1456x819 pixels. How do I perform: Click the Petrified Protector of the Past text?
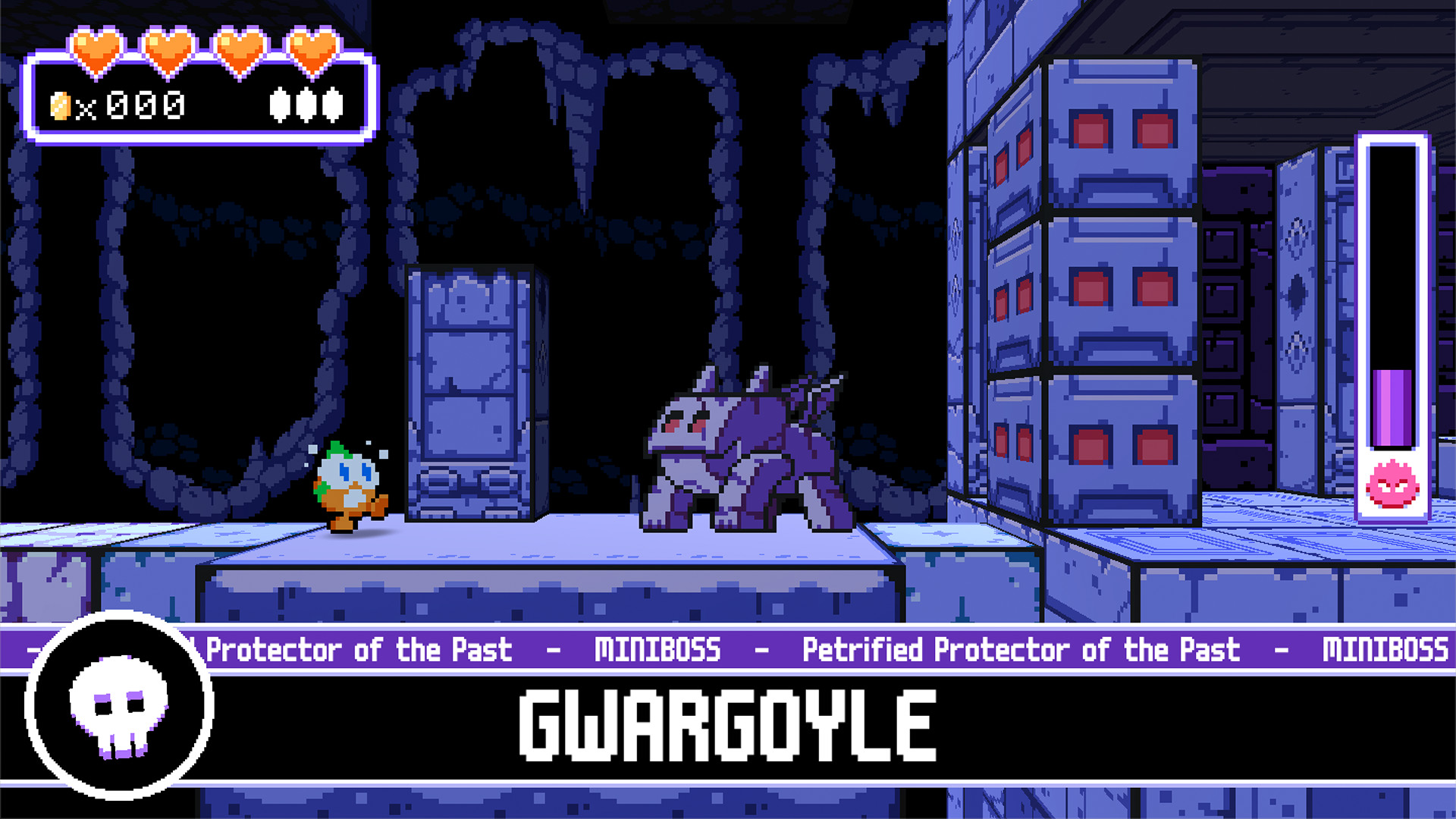[x=1022, y=648]
